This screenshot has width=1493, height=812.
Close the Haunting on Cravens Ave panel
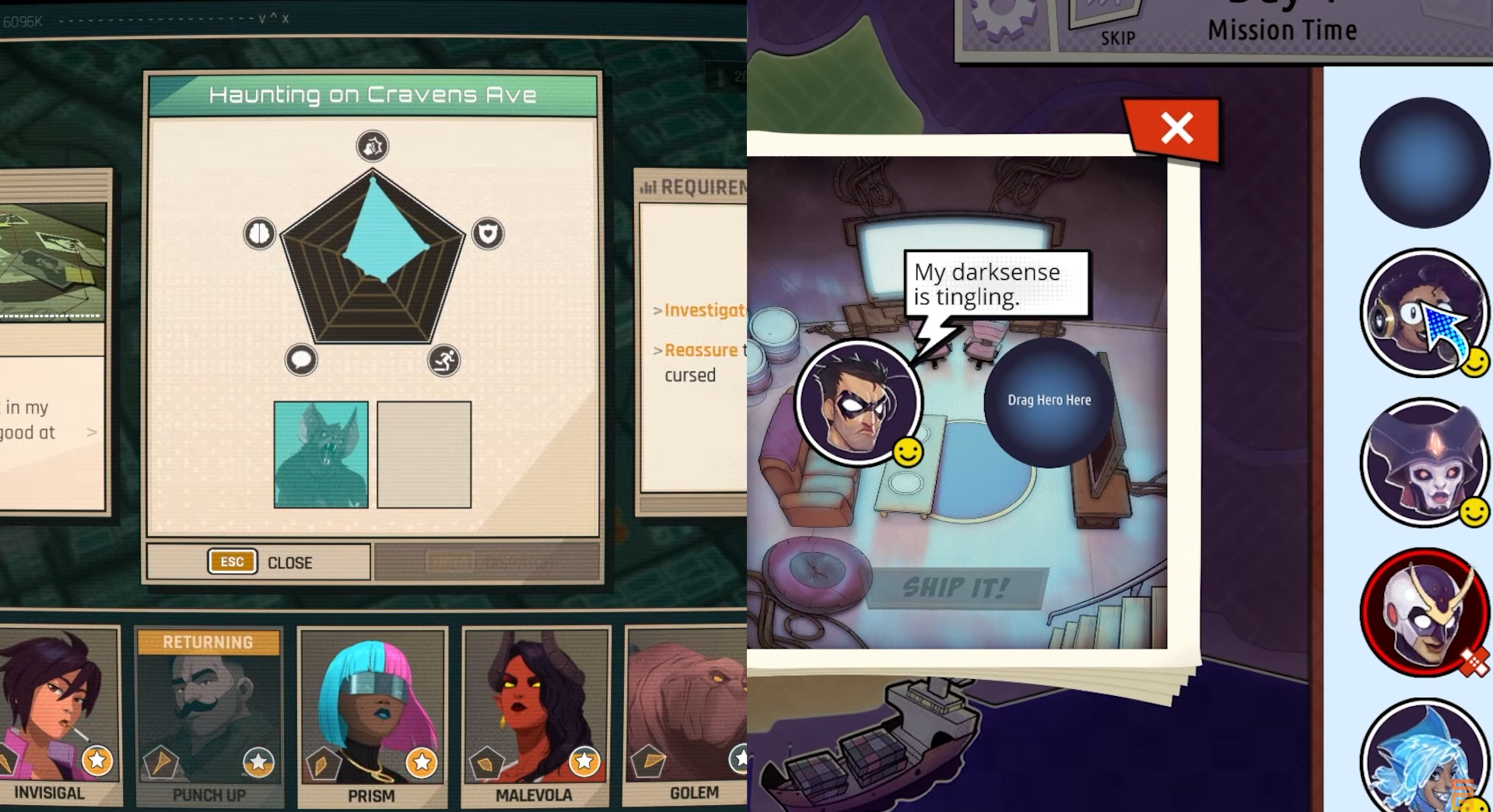[258, 562]
